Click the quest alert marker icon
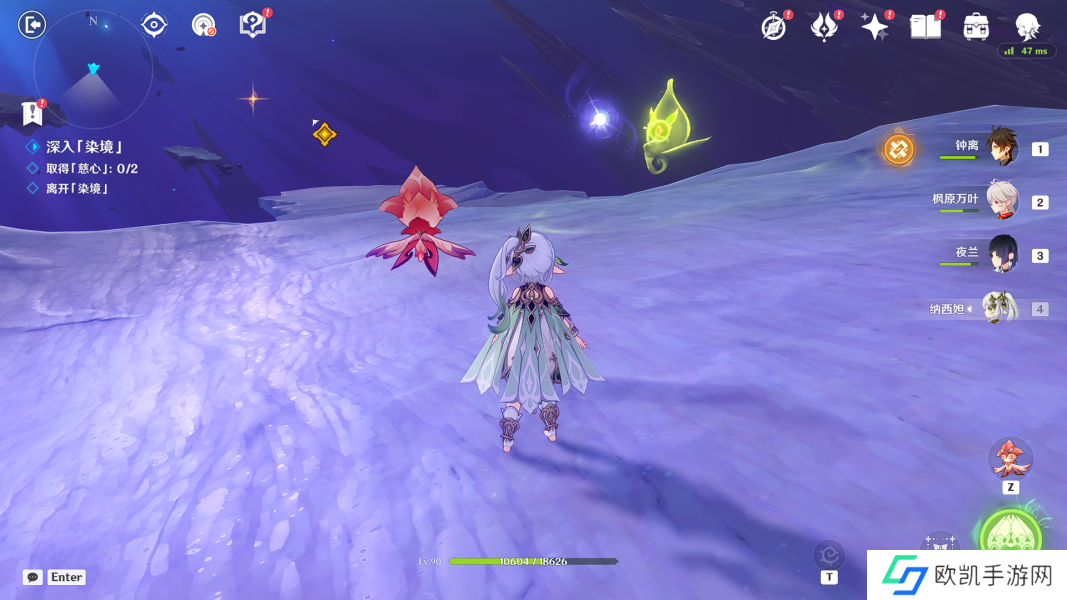This screenshot has height=600, width=1067. pyautogui.click(x=33, y=112)
